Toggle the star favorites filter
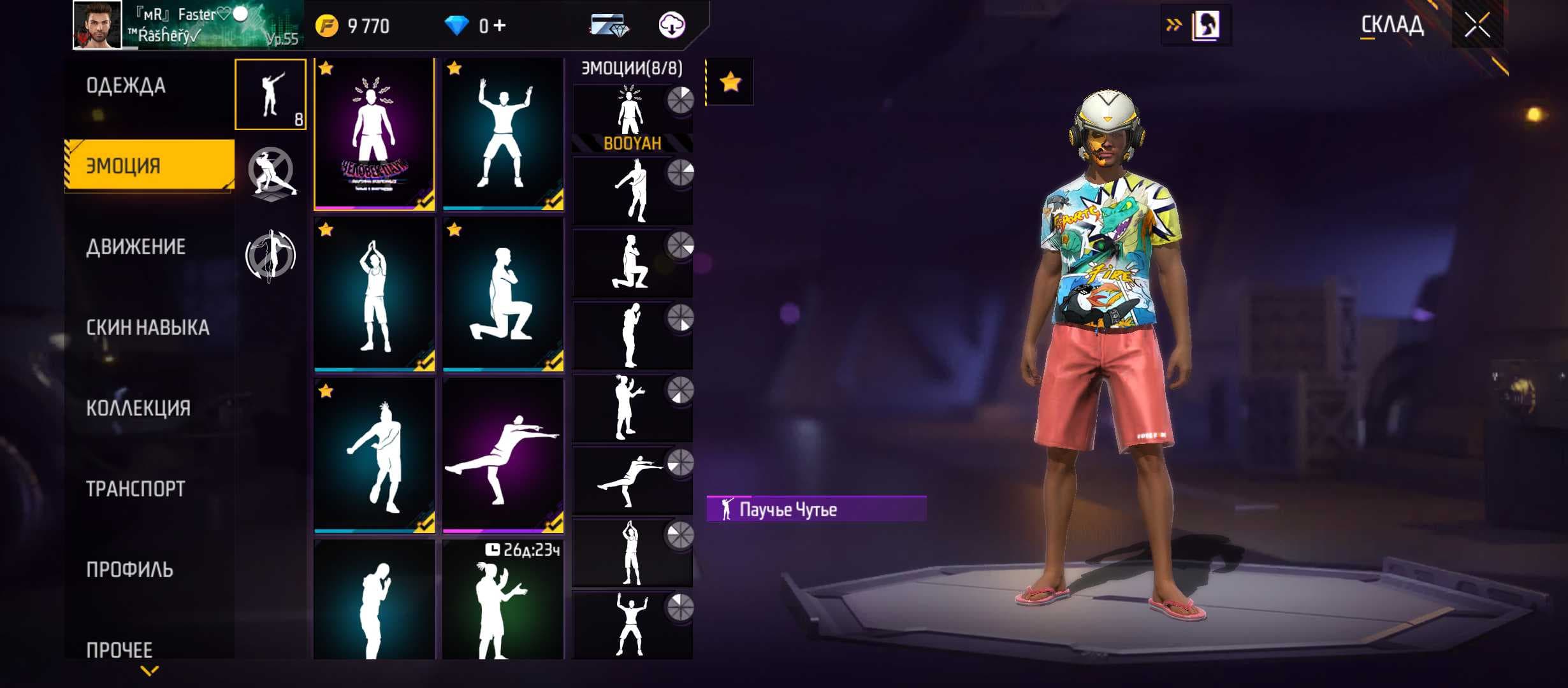 [730, 82]
